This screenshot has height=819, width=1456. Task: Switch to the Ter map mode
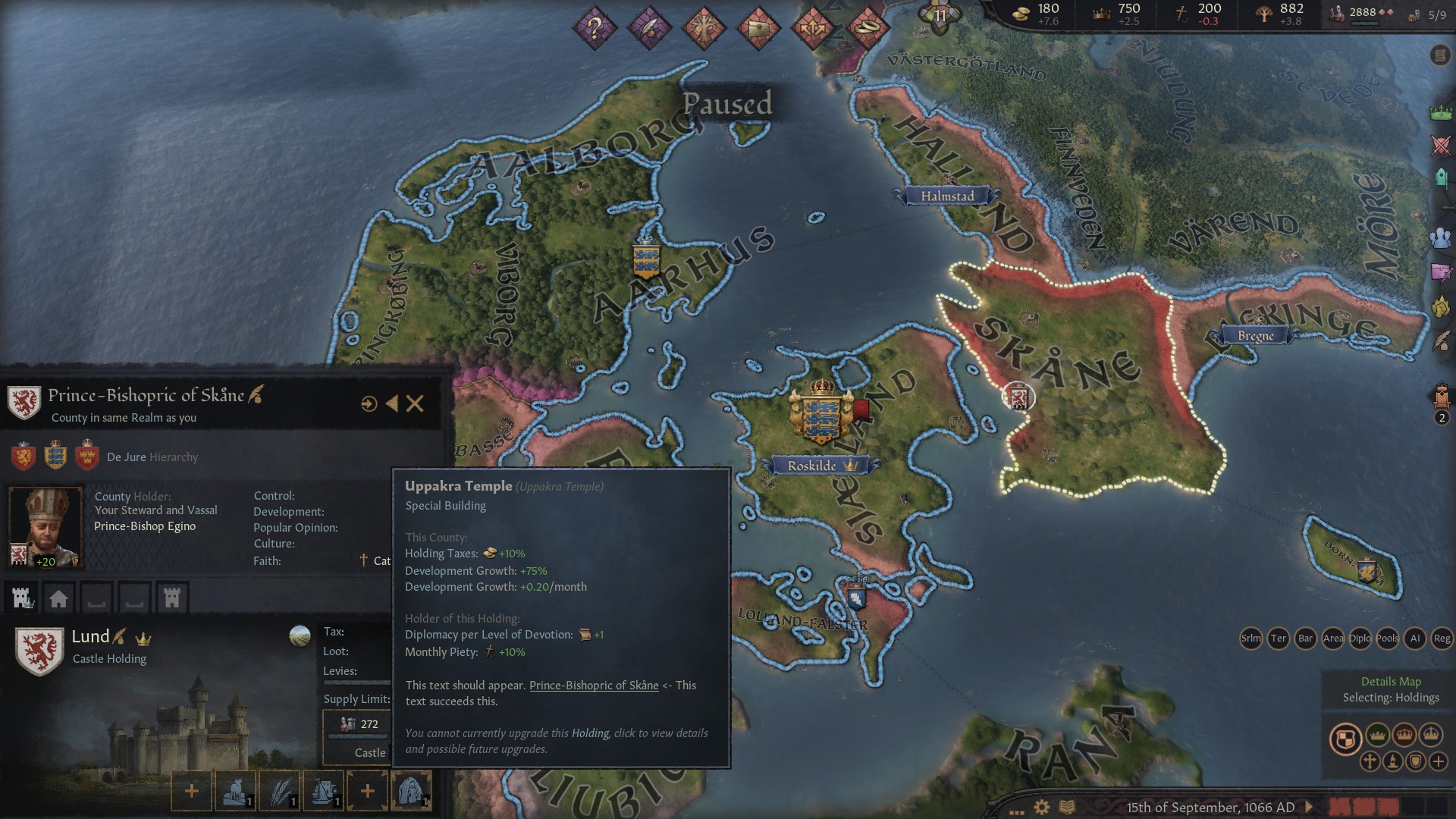(x=1278, y=639)
